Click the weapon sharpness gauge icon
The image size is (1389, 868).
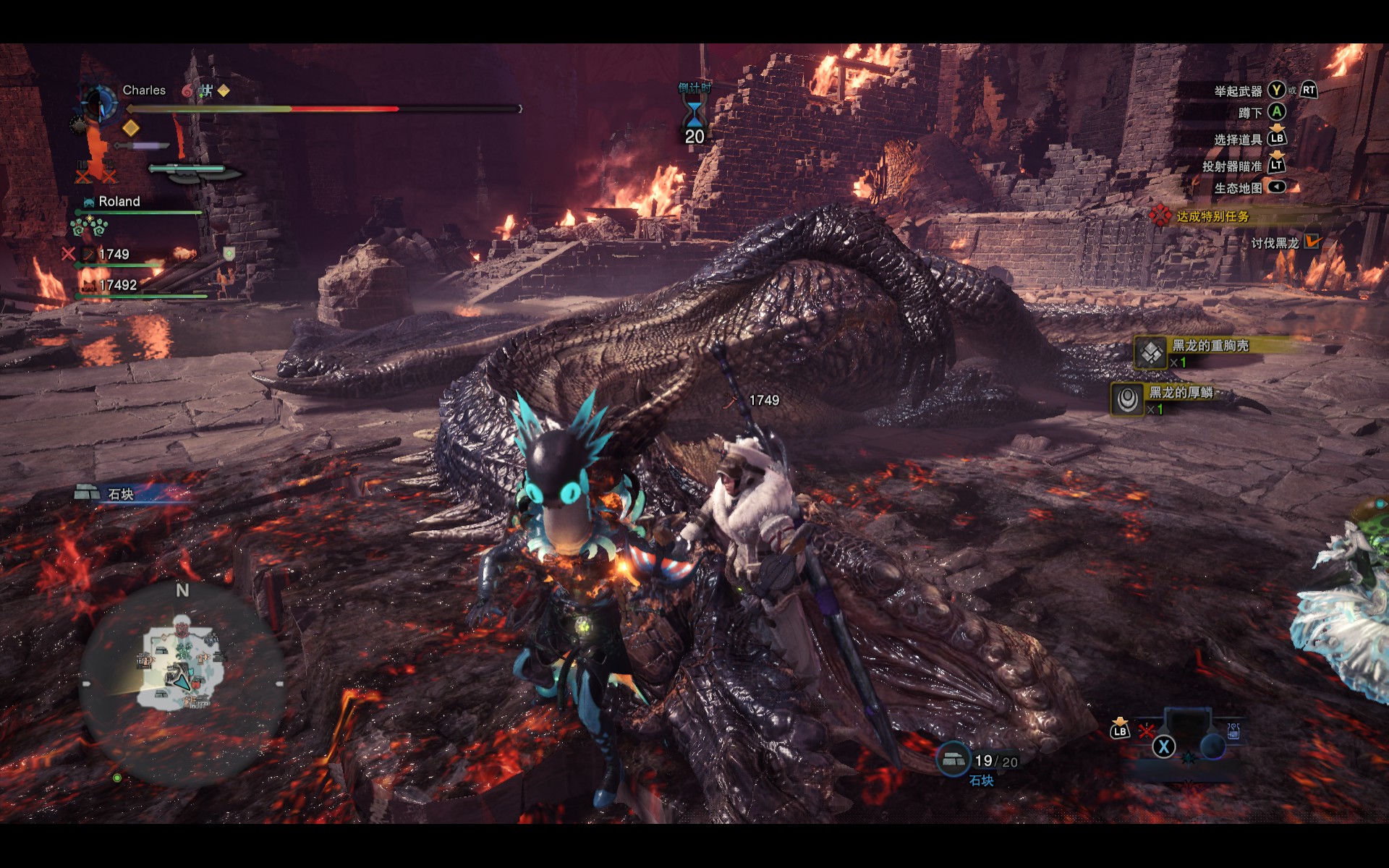(194, 171)
